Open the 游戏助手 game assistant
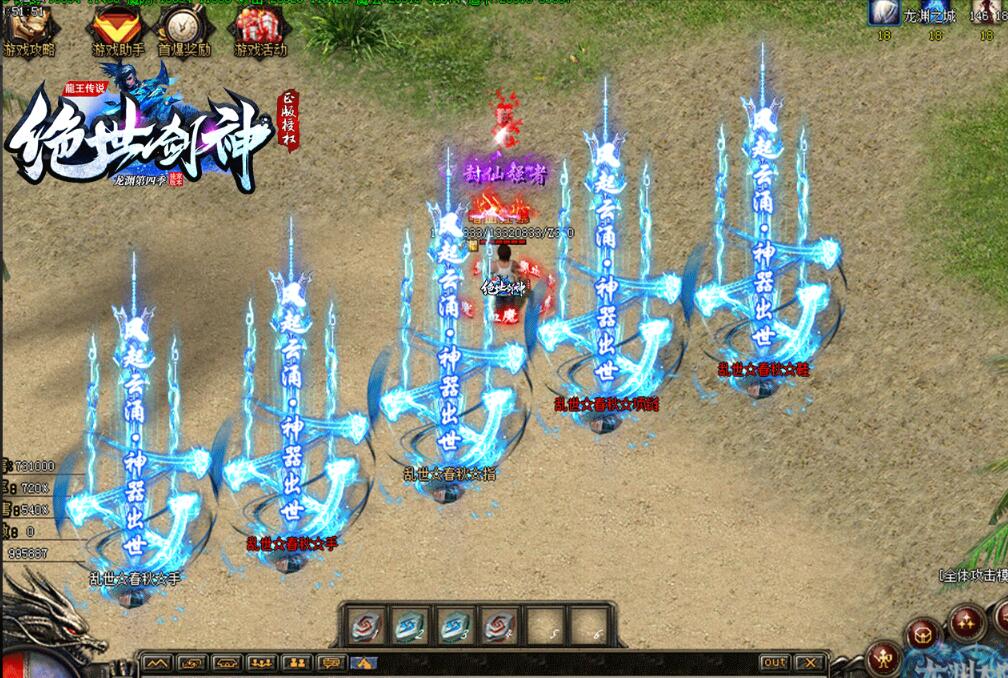 coord(118,30)
